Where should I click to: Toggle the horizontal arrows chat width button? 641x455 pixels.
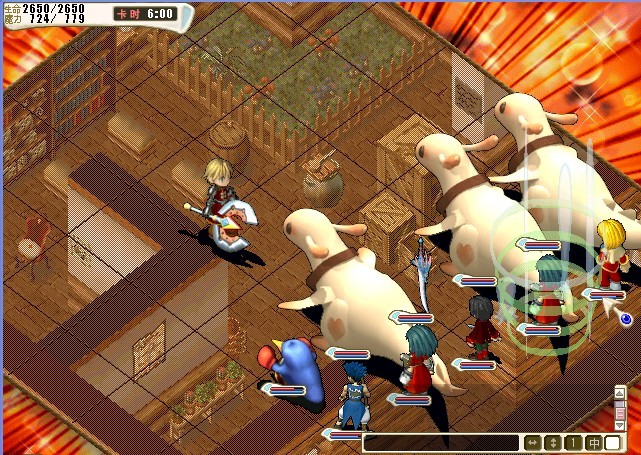pos(532,443)
